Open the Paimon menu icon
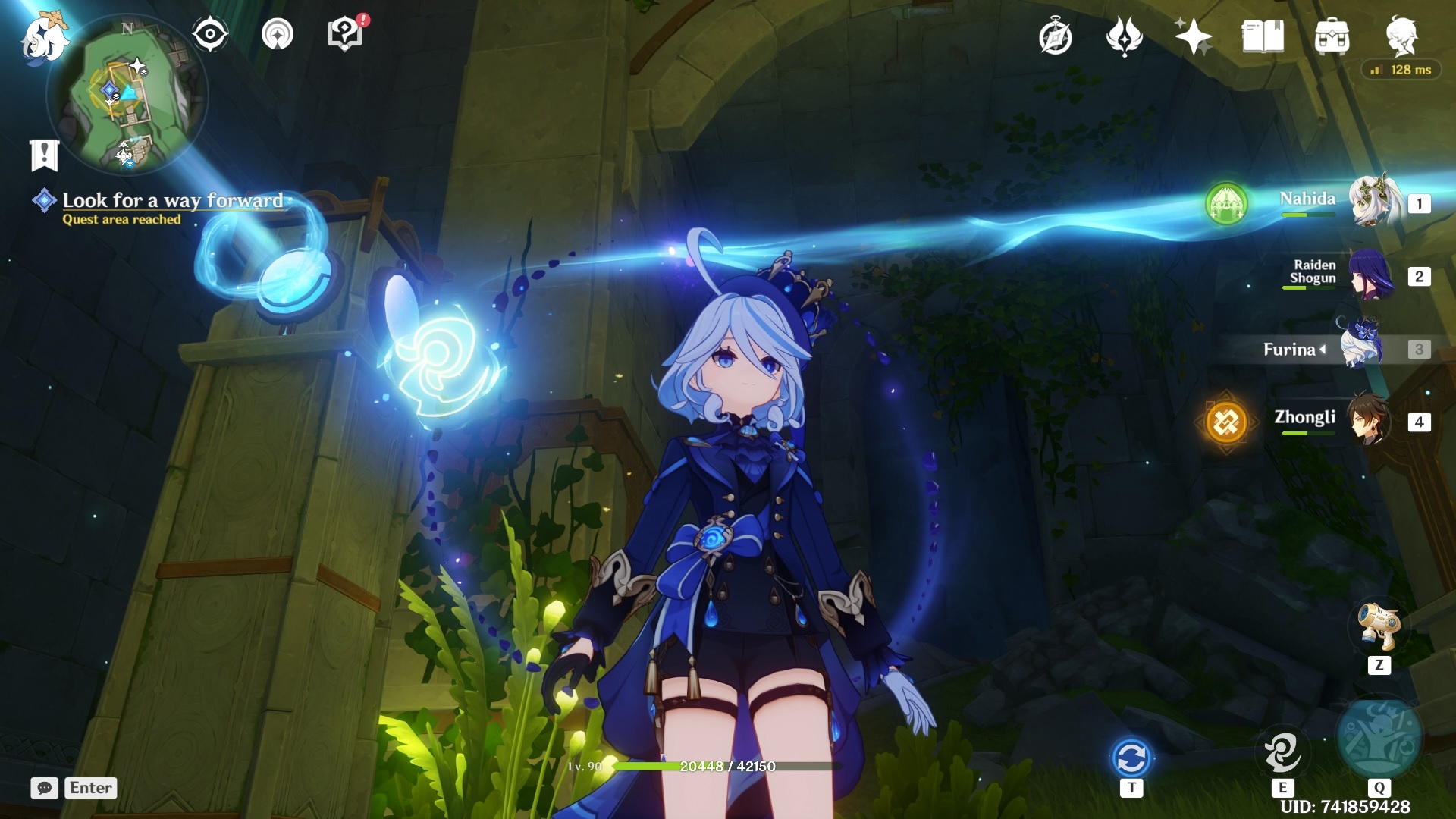Screen dimensions: 1456x819 point(44,38)
